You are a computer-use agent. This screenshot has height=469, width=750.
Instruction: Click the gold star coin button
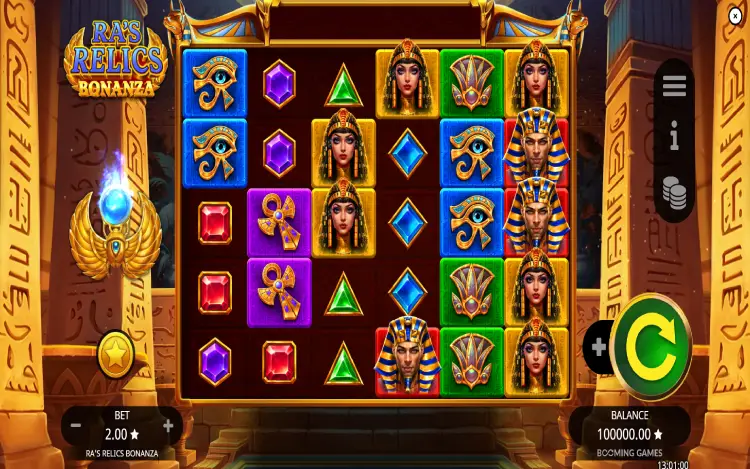pos(116,354)
